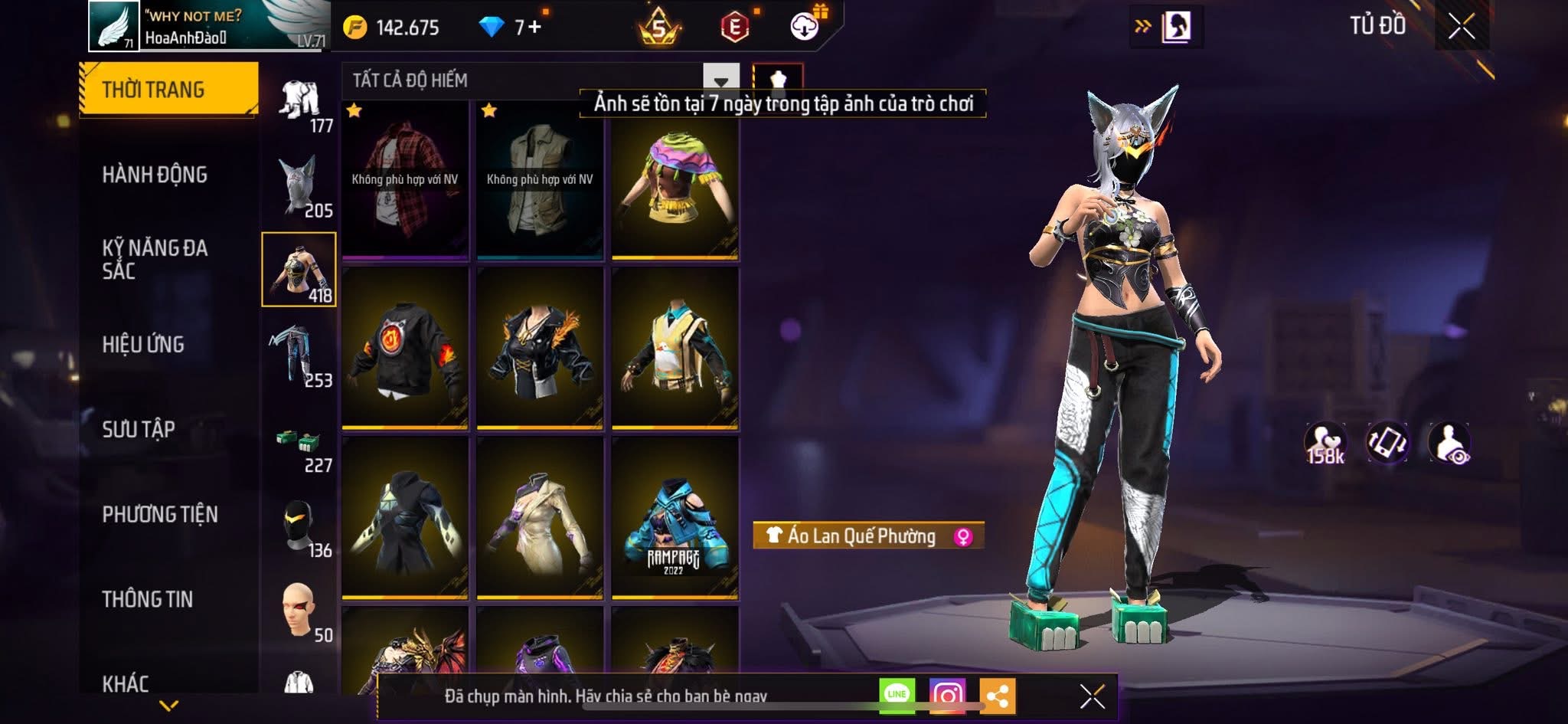Dismiss the screenshot share banner
The image size is (1568, 724).
coord(1092,696)
